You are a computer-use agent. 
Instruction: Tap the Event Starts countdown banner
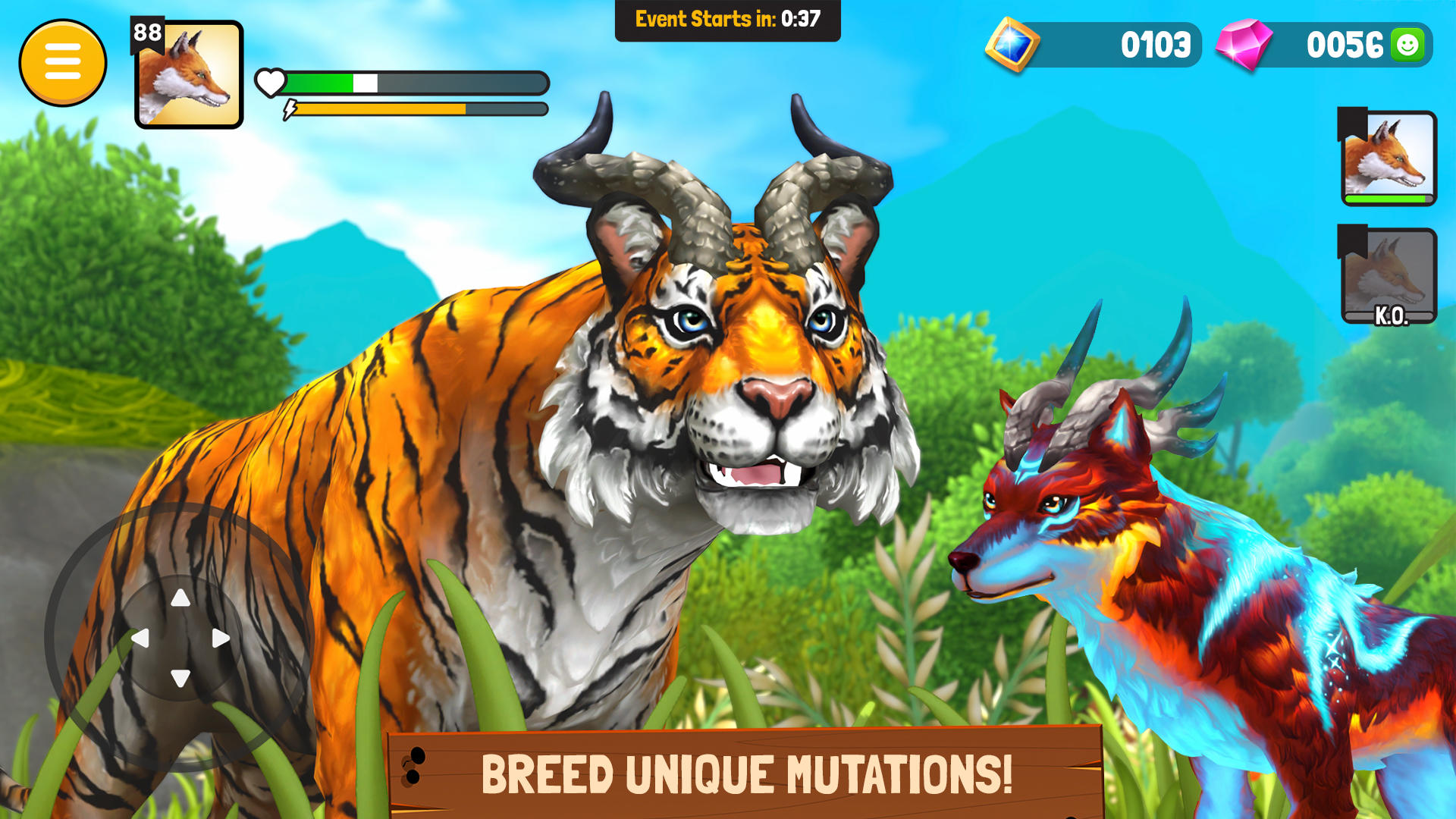click(726, 20)
